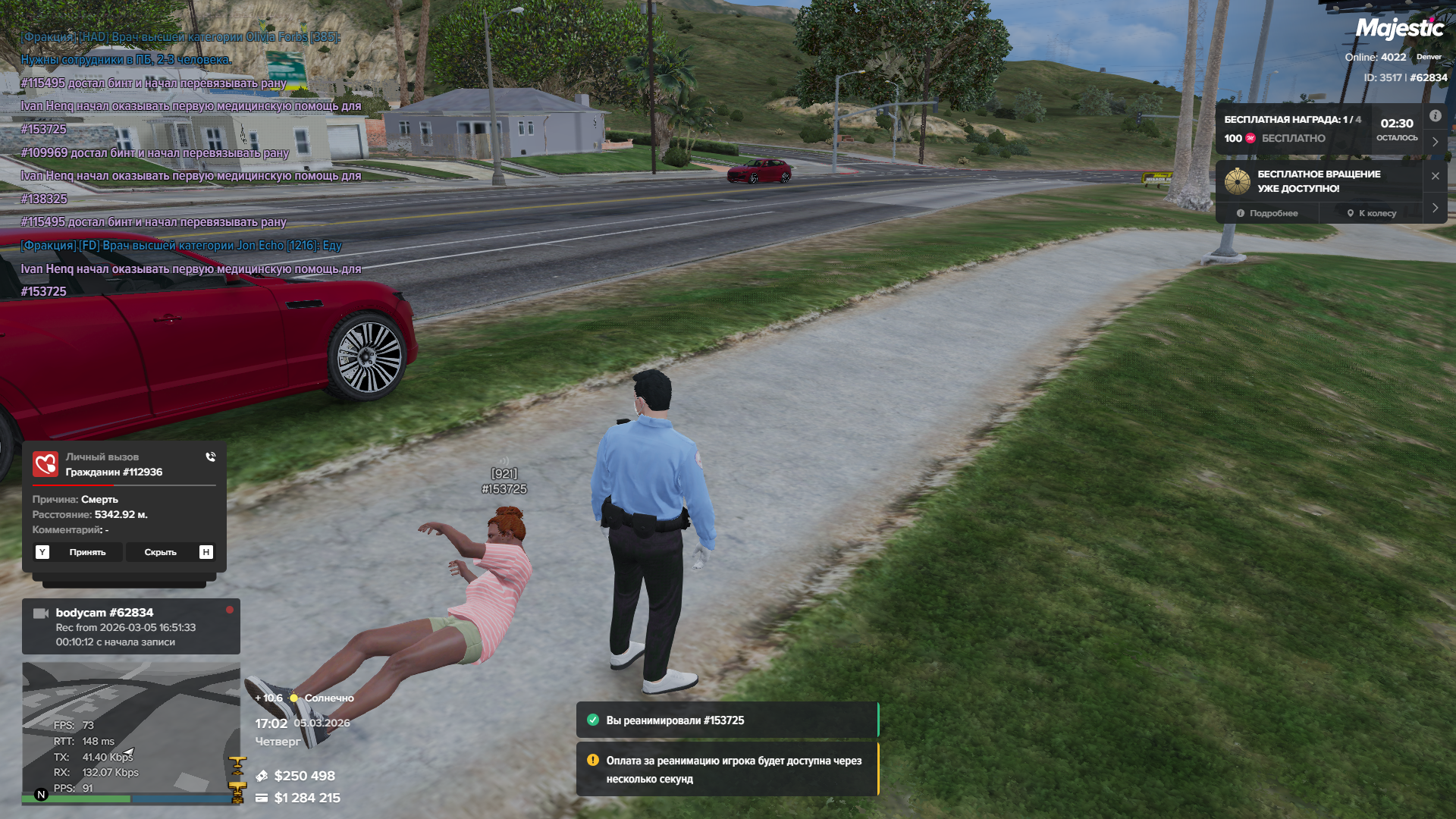Open Подробнее about the free spin
Viewport: 1456px width, 819px height.
tap(1267, 213)
